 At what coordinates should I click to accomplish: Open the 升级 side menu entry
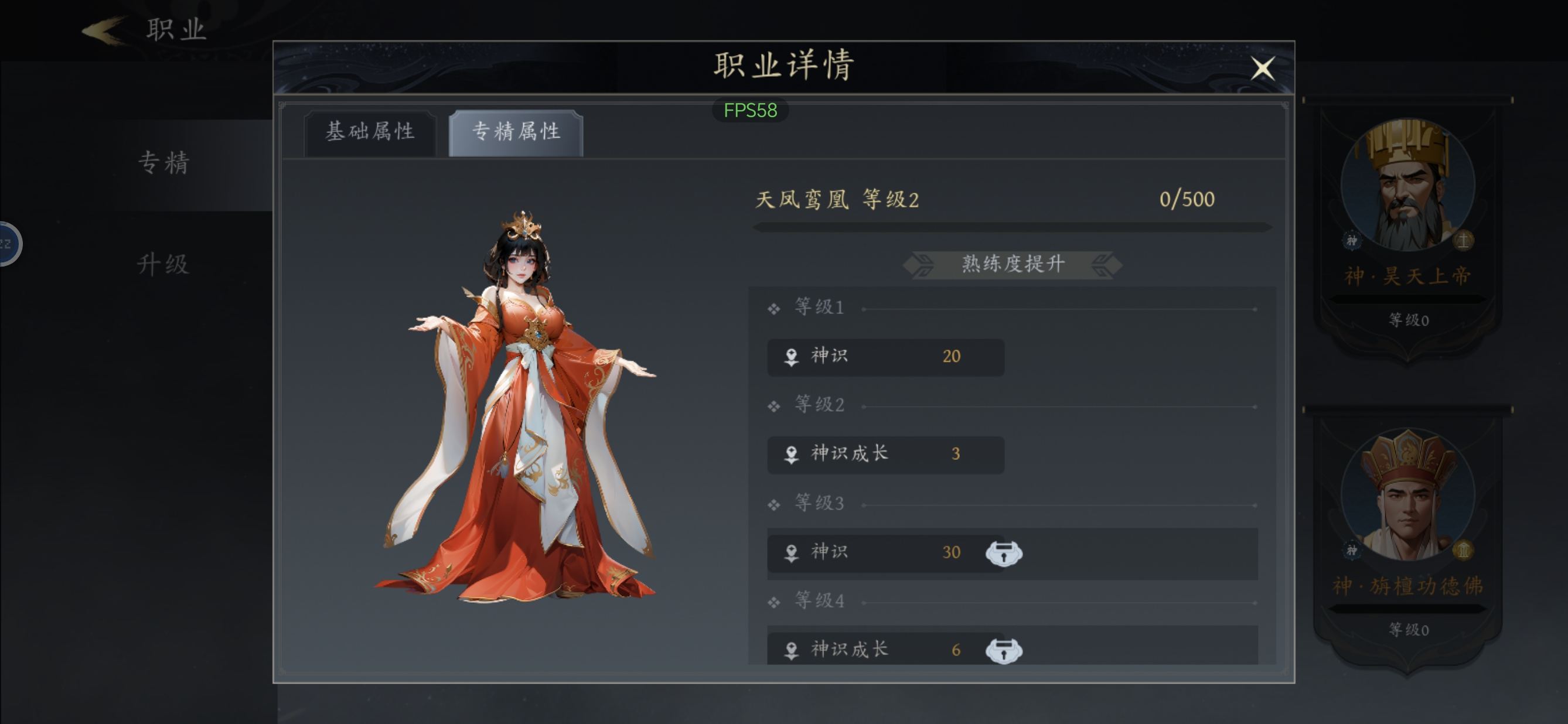163,265
